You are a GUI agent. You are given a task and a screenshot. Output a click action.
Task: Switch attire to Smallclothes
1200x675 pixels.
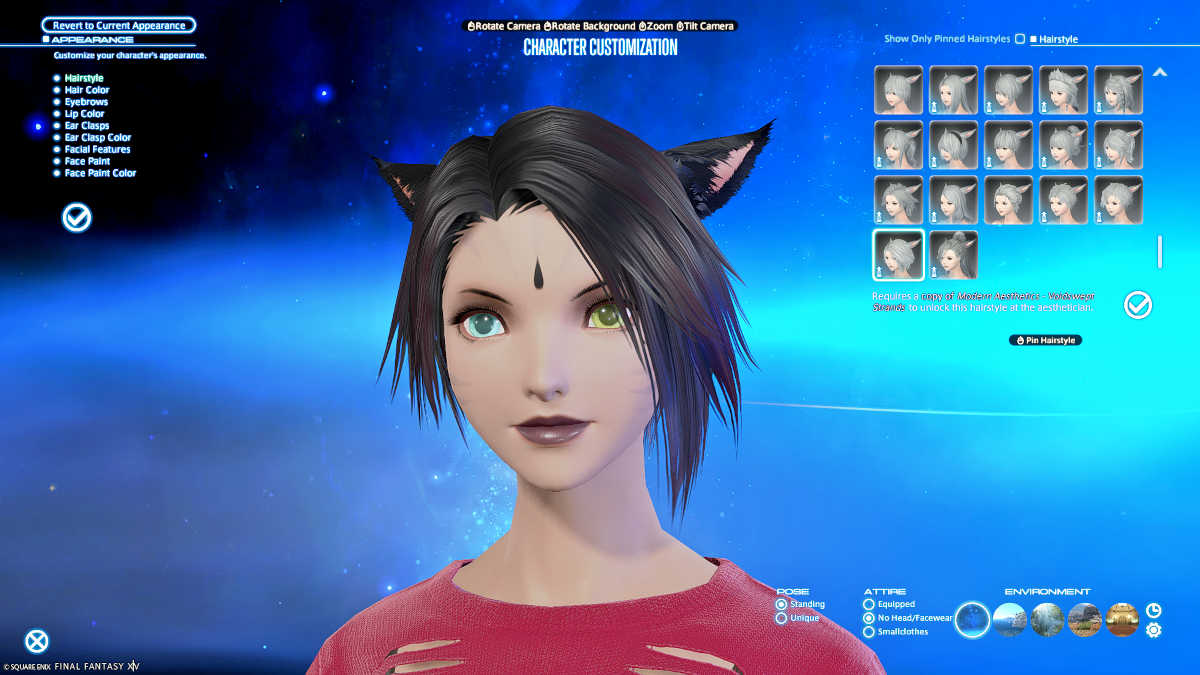[x=868, y=632]
